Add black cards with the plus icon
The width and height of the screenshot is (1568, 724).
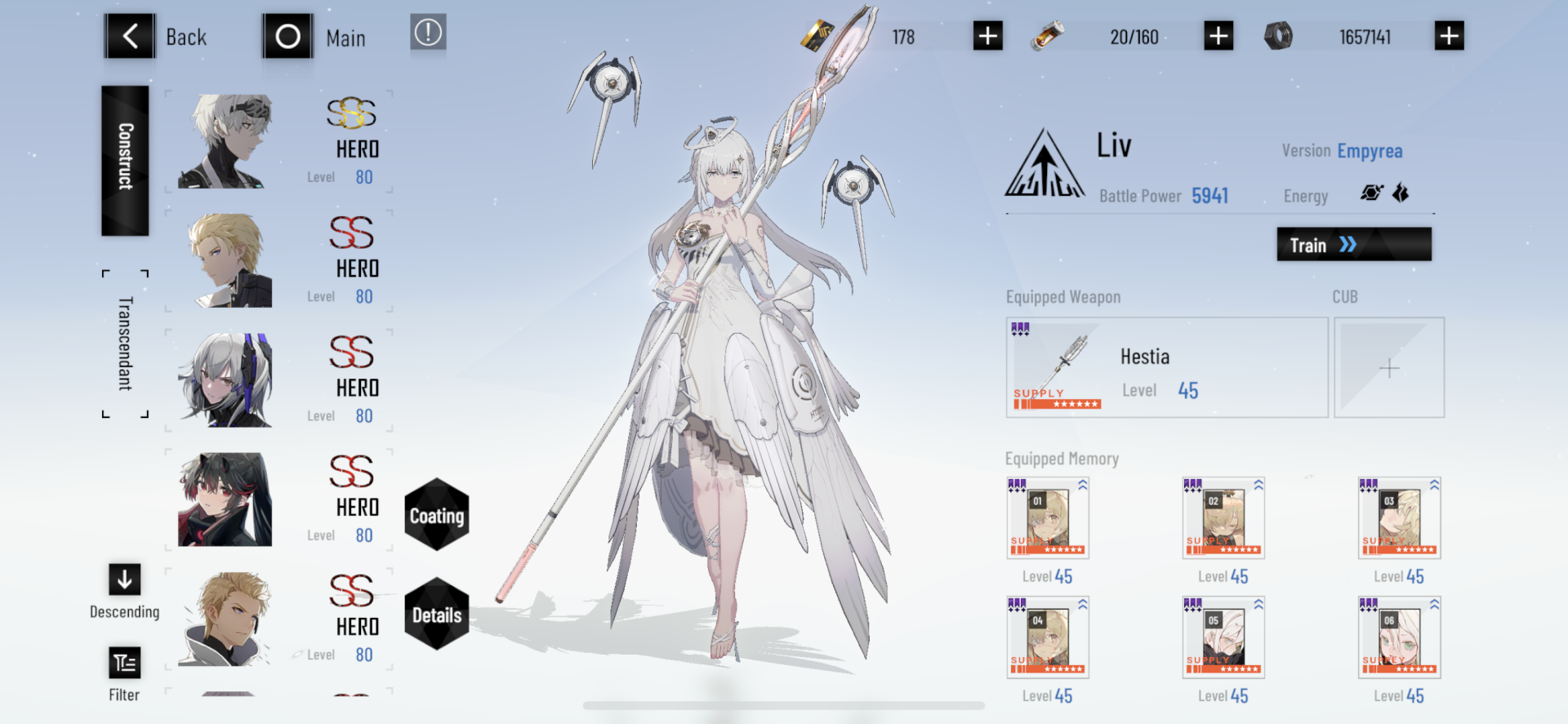[x=987, y=35]
